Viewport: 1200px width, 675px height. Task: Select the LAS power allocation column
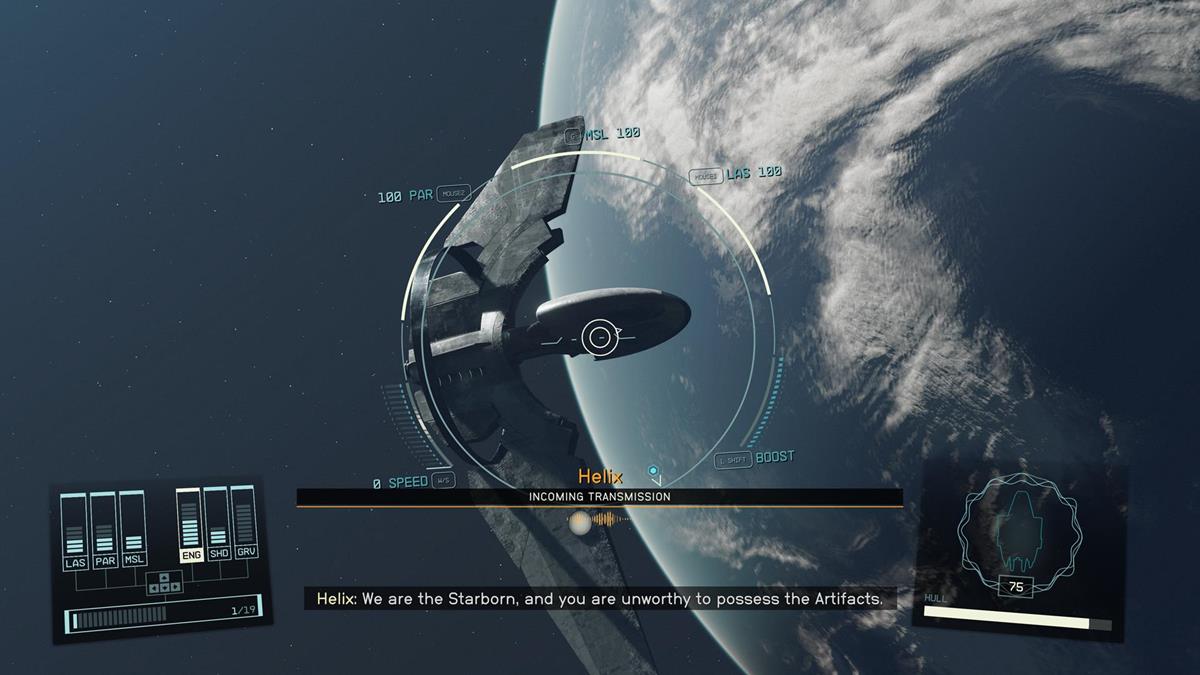(x=75, y=528)
